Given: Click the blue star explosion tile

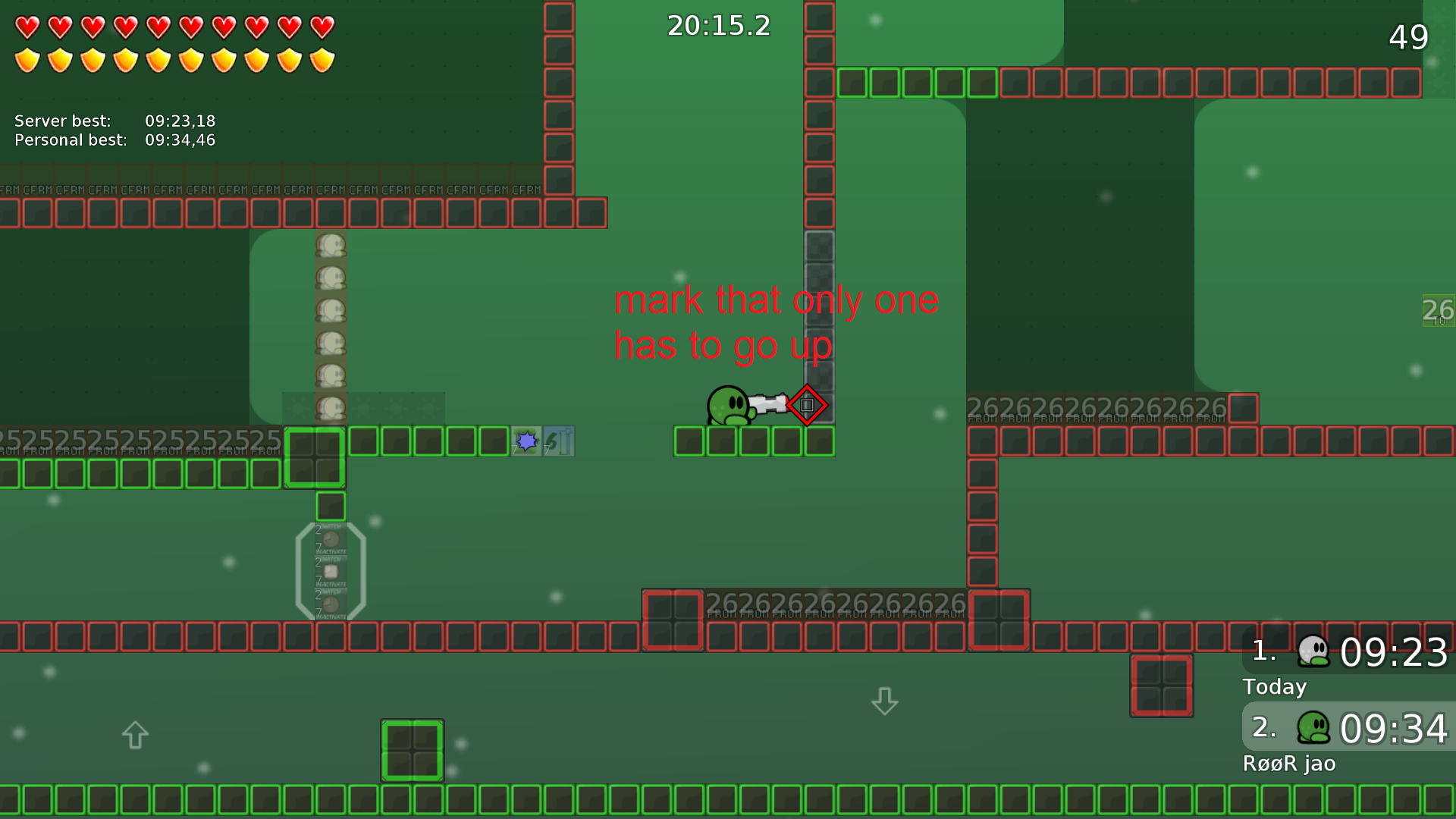Looking at the screenshot, I should pyautogui.click(x=527, y=441).
